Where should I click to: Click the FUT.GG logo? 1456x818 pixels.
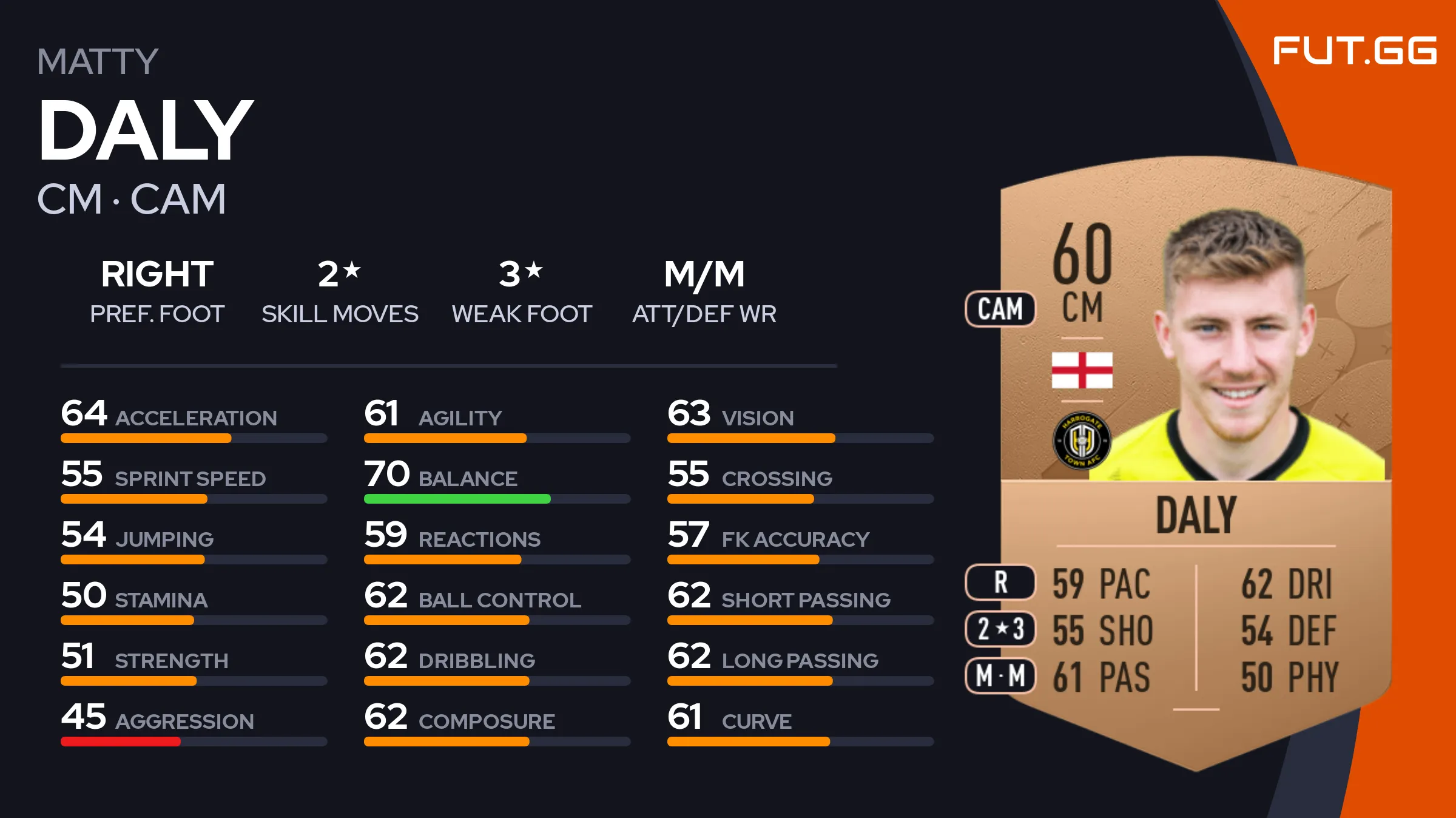(1354, 51)
